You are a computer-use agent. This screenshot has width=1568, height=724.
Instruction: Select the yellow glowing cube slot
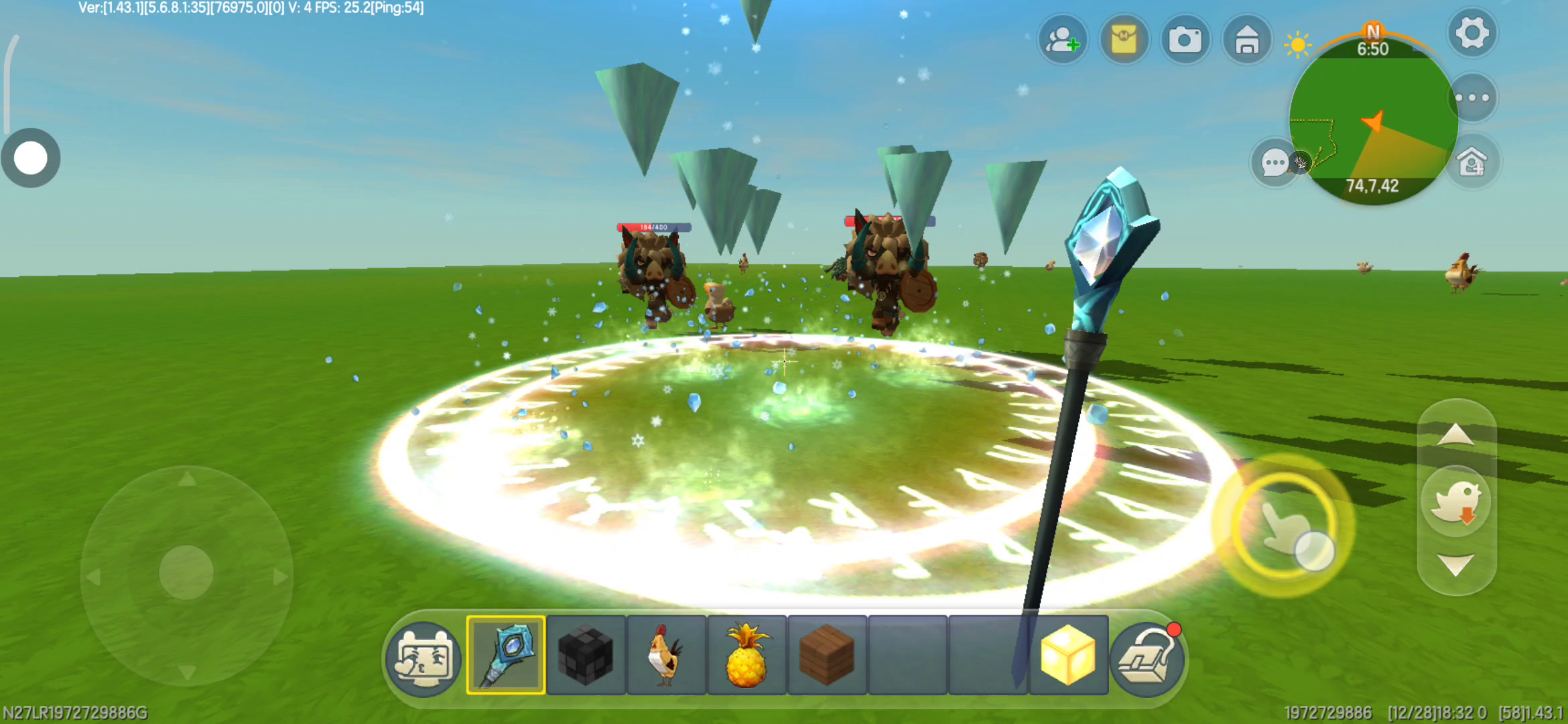click(x=1067, y=655)
